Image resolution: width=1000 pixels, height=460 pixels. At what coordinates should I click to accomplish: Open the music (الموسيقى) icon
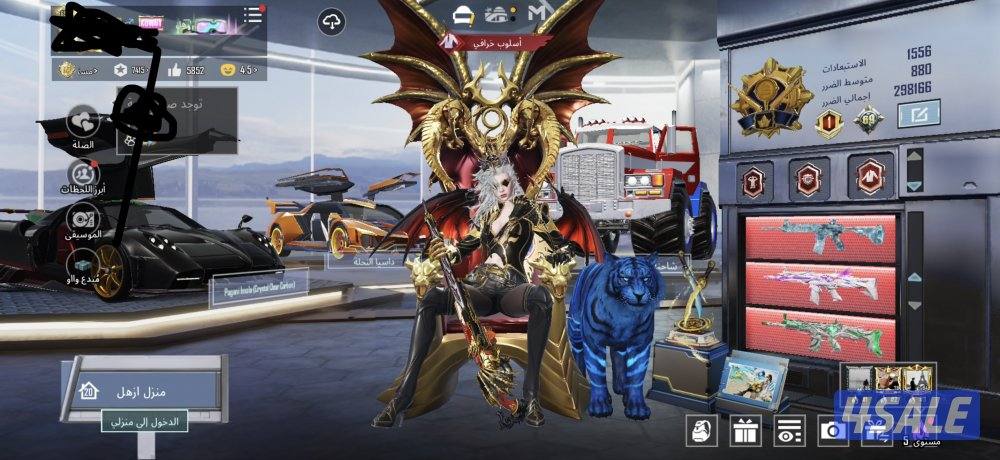(x=82, y=220)
